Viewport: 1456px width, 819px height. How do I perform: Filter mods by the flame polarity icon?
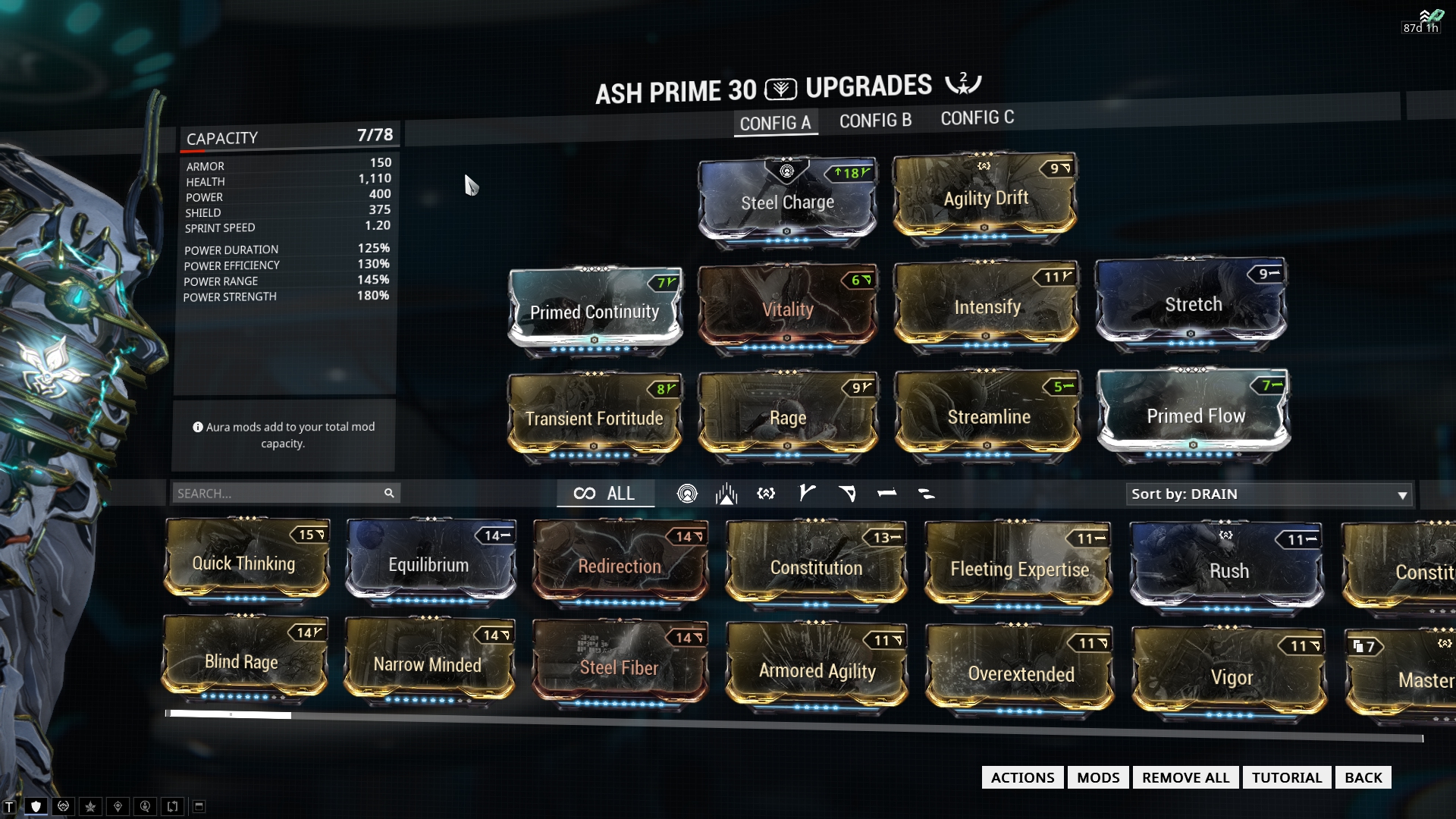726,493
